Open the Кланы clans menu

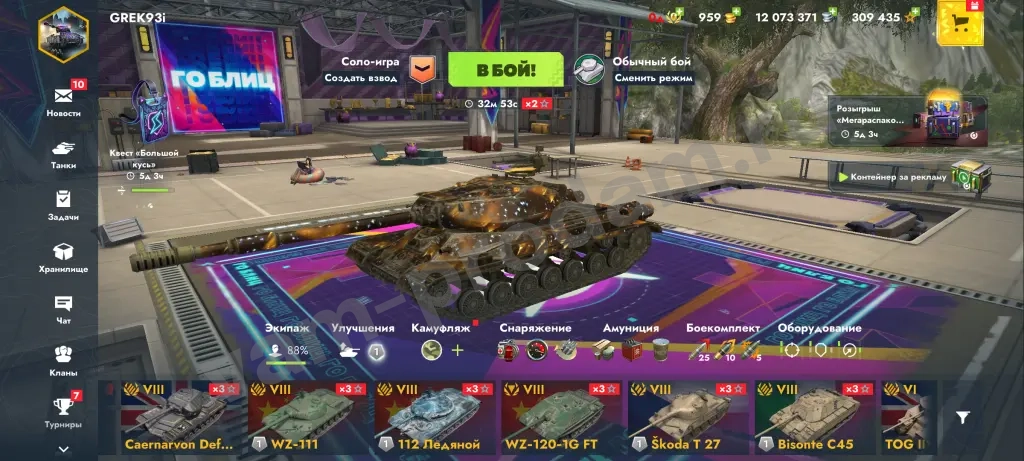(63, 359)
